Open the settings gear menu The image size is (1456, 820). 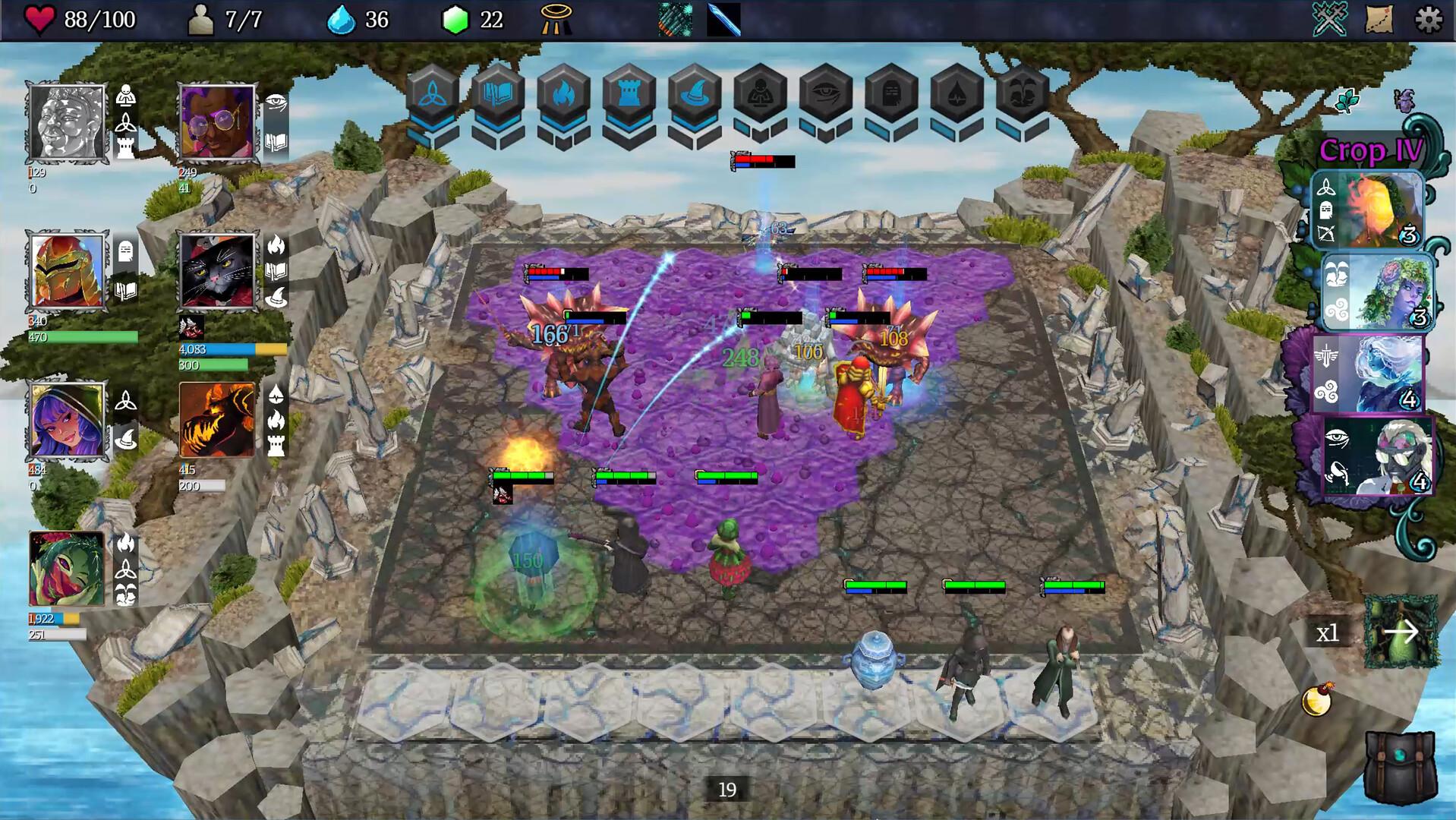point(1429,18)
